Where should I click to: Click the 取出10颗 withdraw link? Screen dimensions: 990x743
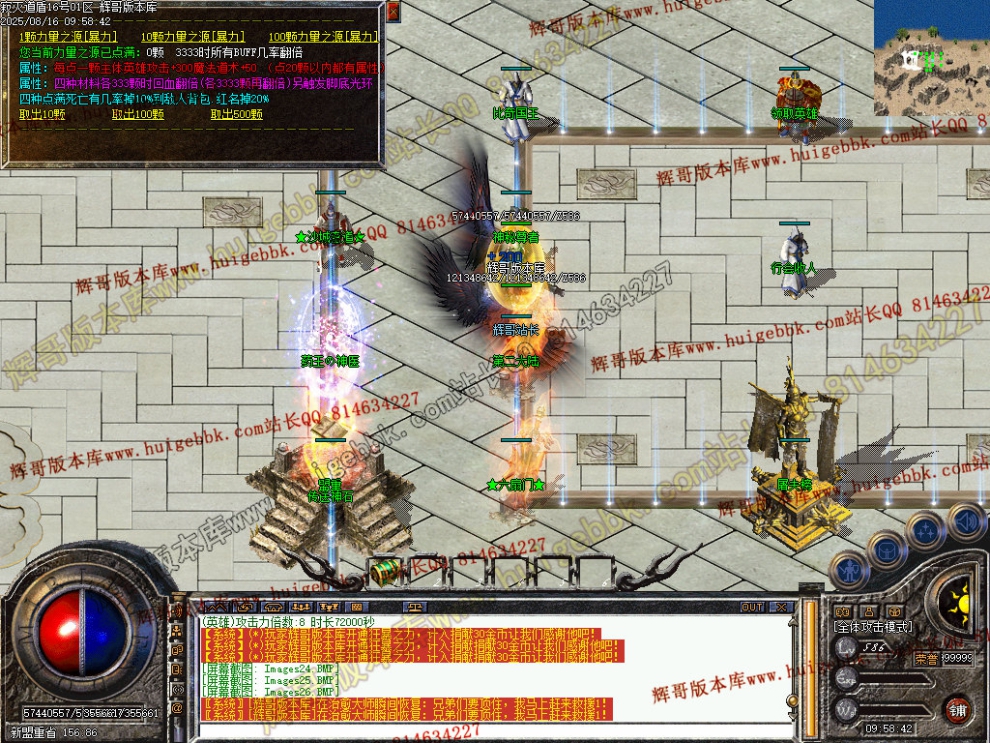click(x=43, y=114)
